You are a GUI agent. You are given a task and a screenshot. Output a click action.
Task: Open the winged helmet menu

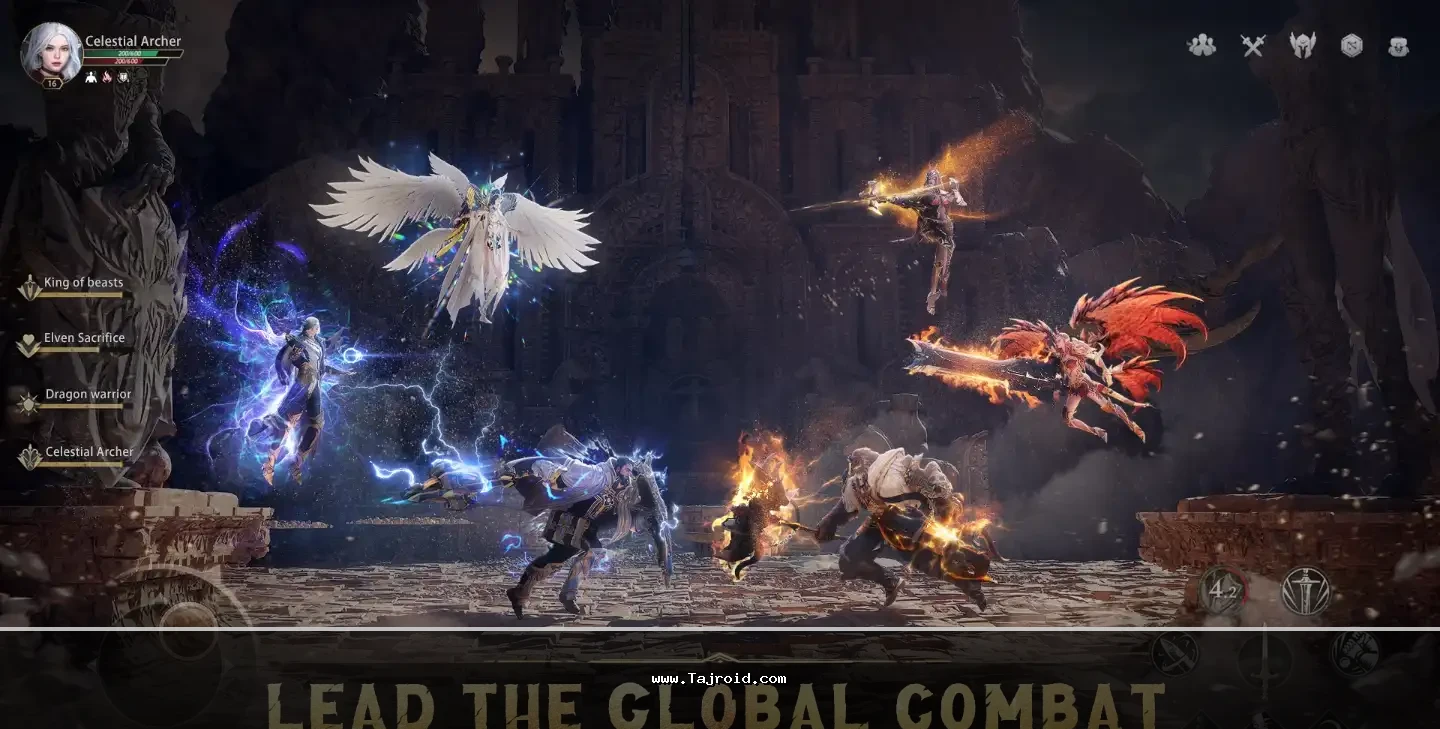[x=1302, y=45]
